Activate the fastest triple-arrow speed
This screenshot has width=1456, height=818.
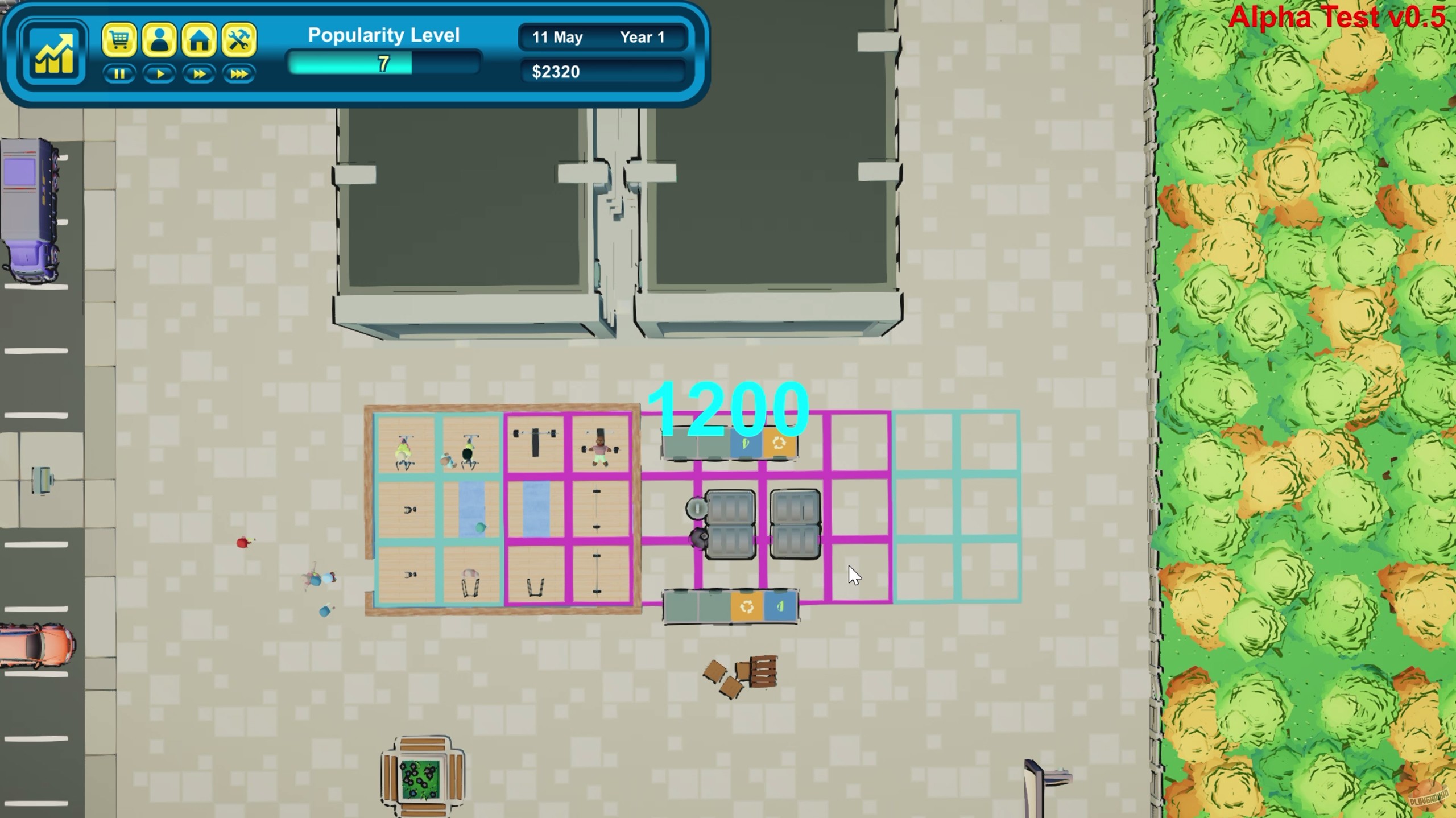239,74
